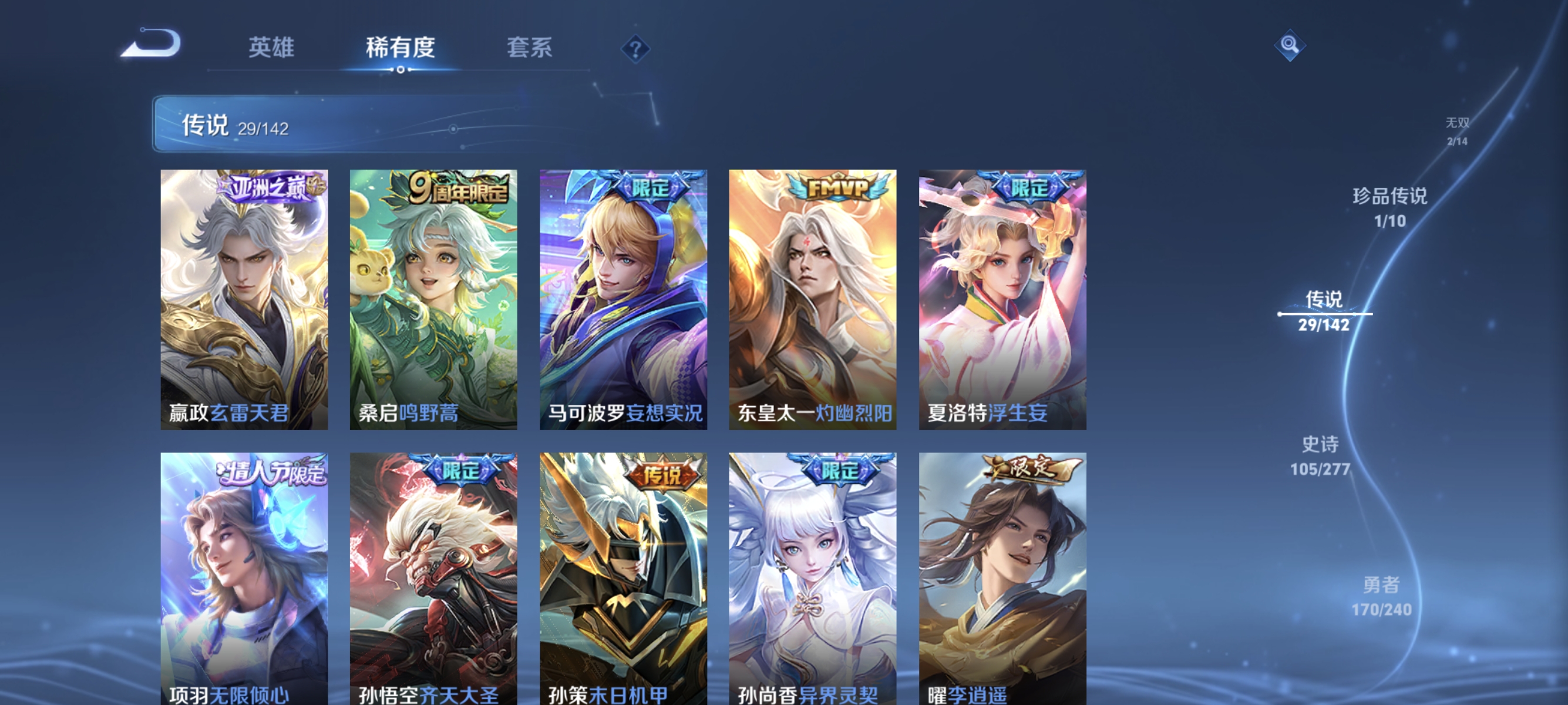Switch to the 英雄 tab
This screenshot has height=705, width=1568.
[271, 49]
